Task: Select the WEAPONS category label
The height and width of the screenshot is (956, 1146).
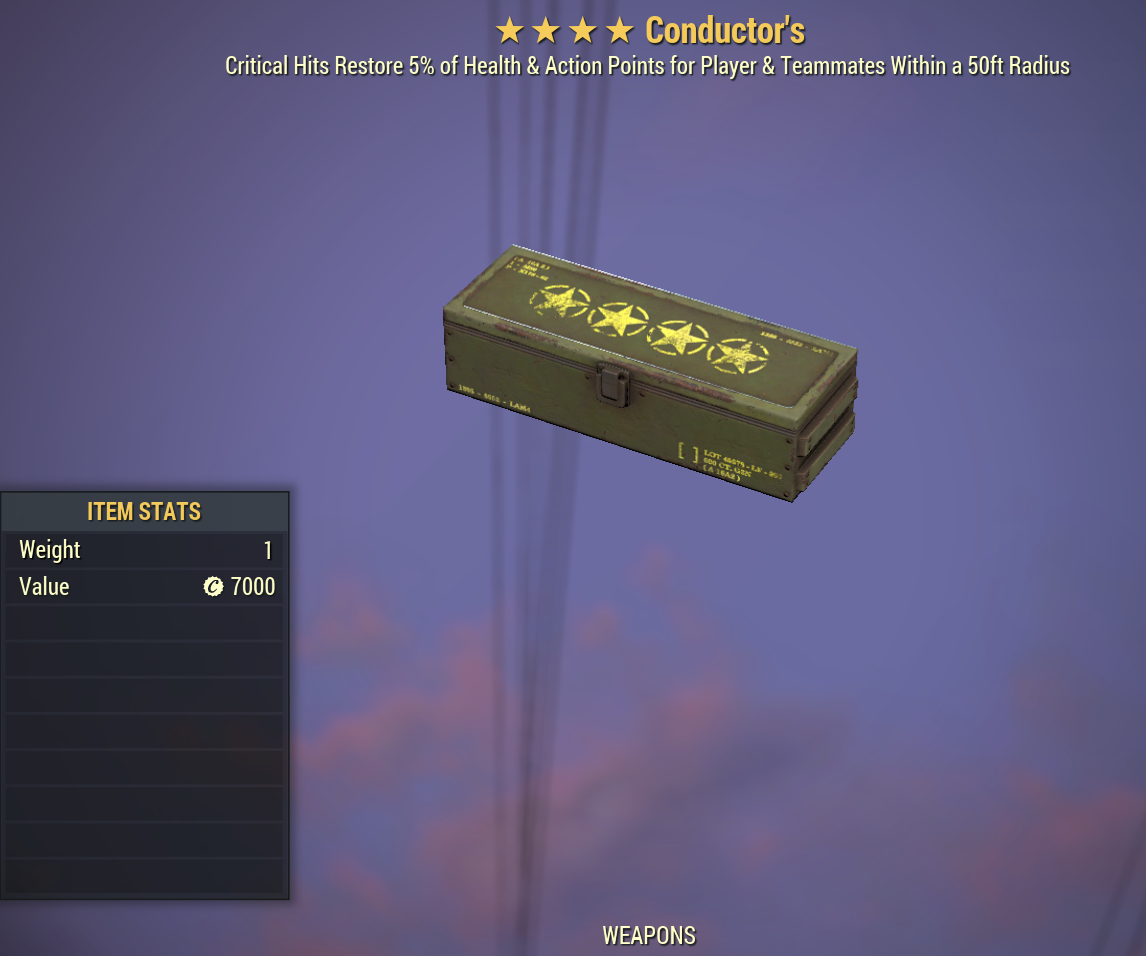Action: (648, 936)
